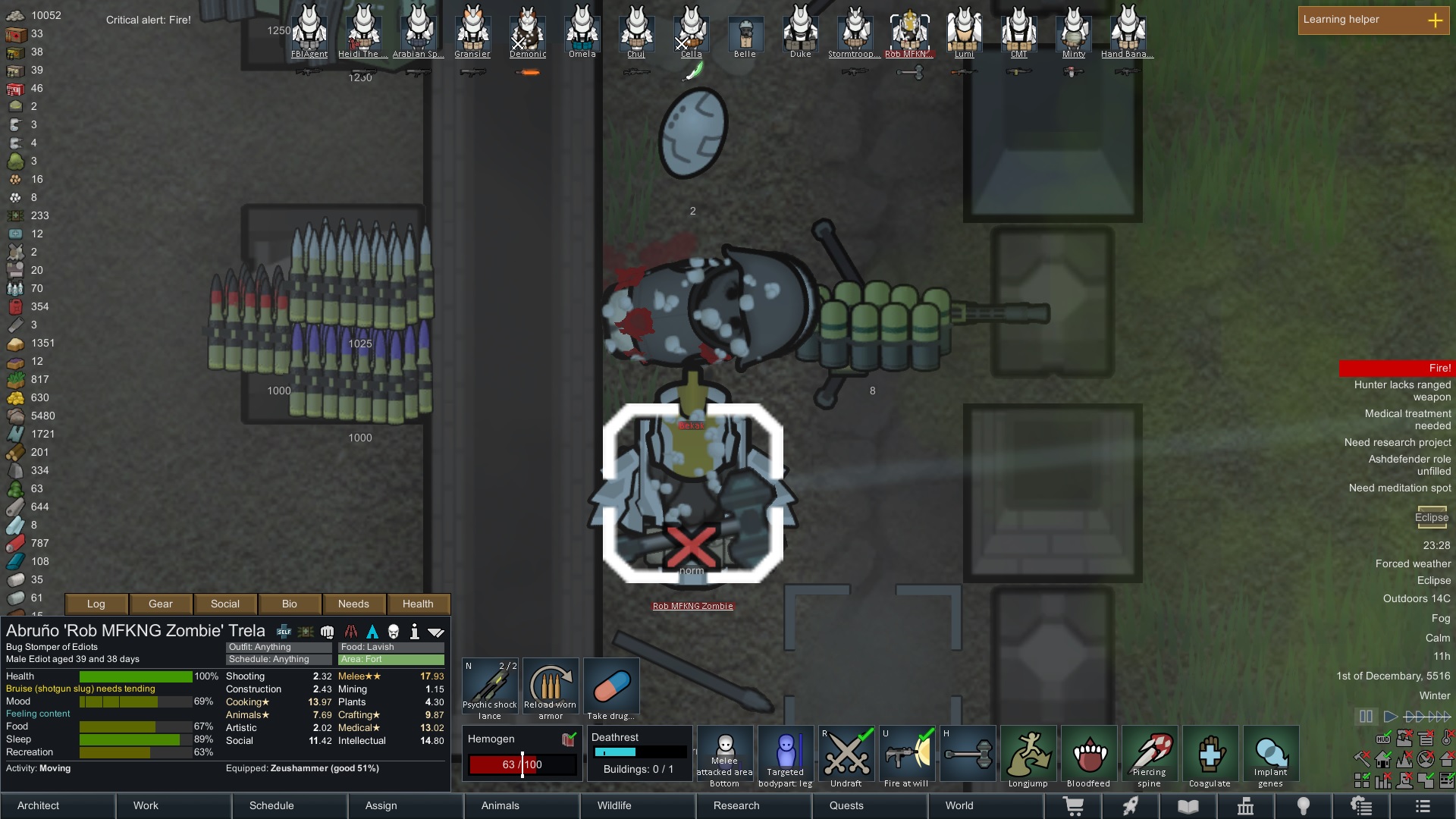
Task: Expand the Learning helper panel
Action: pos(1435,20)
